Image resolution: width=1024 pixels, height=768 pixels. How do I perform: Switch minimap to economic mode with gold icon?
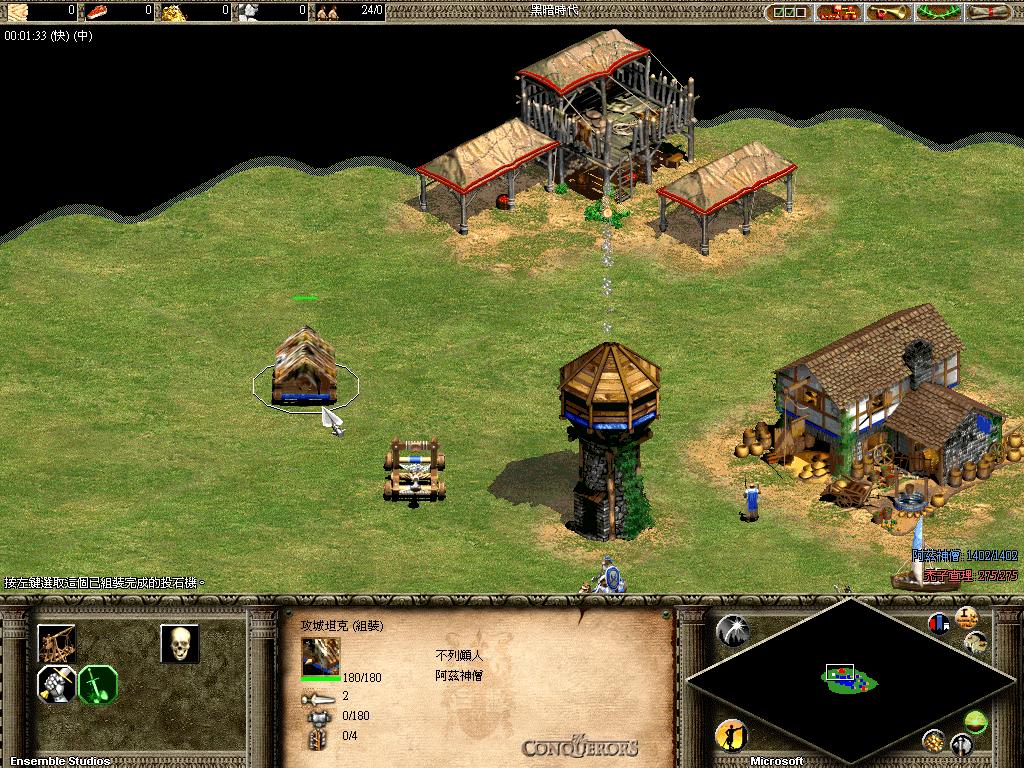click(934, 741)
